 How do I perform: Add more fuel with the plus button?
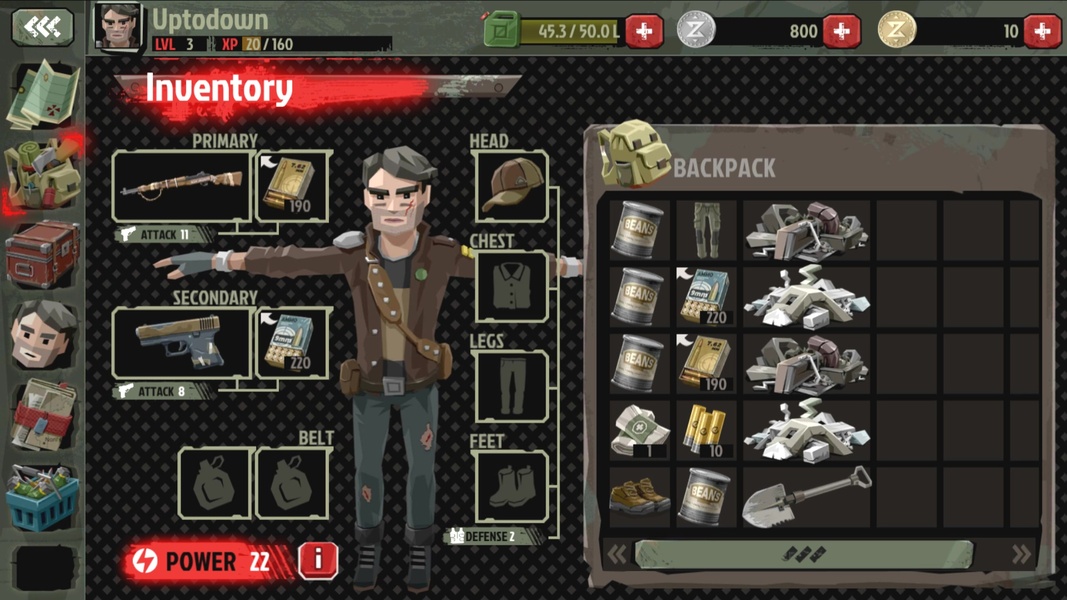coord(644,31)
